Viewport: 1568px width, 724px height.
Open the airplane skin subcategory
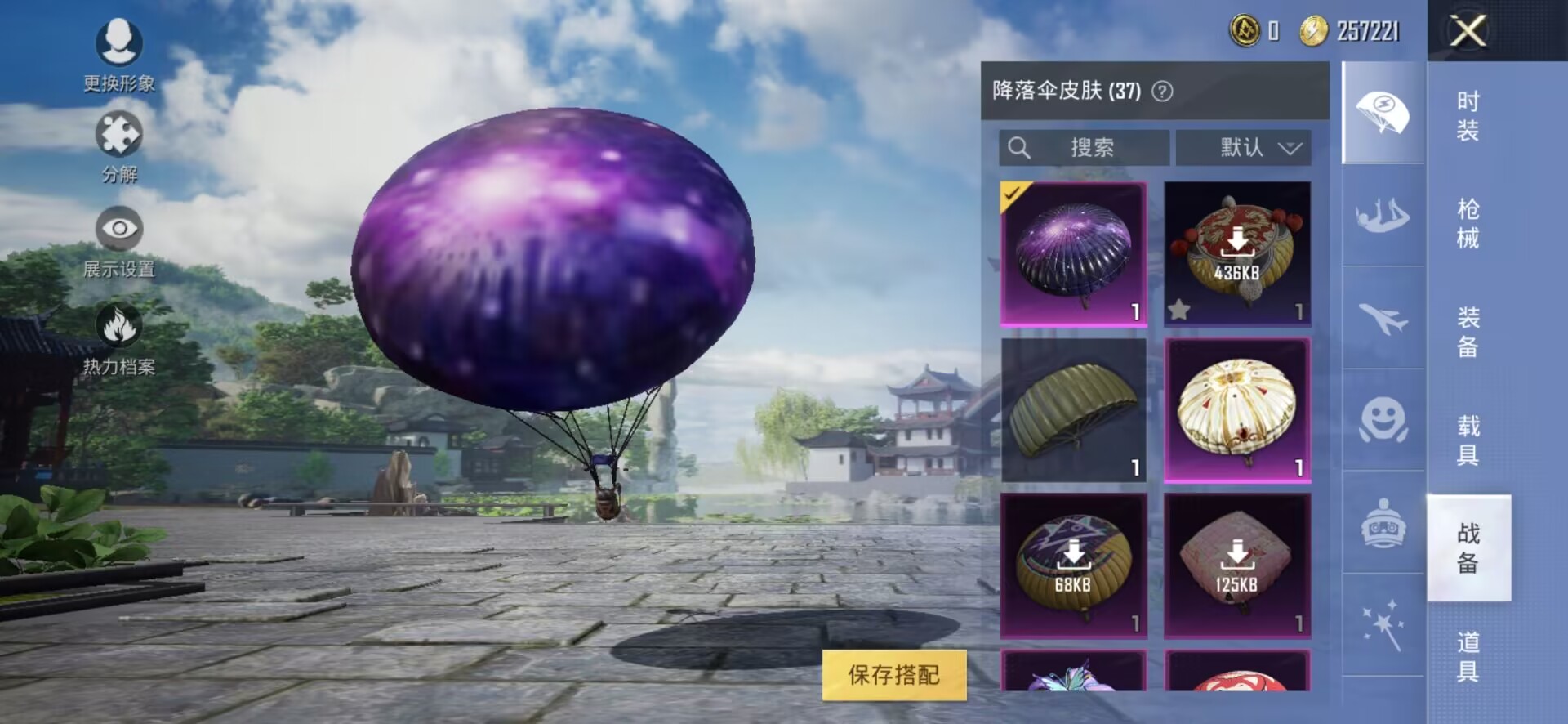click(1383, 318)
